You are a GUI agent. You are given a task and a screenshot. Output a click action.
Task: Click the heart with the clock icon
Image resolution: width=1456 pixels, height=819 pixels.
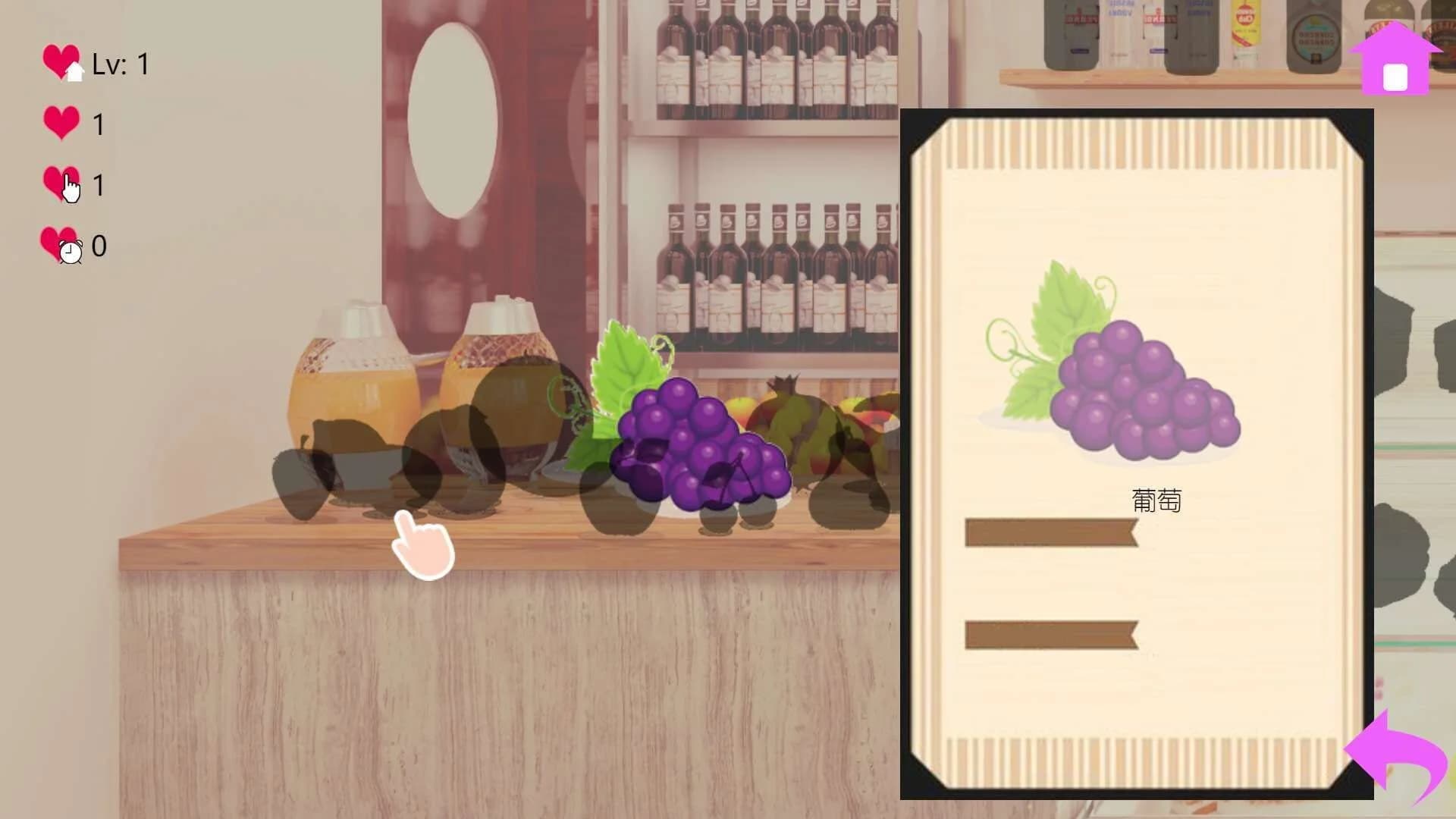(61, 245)
